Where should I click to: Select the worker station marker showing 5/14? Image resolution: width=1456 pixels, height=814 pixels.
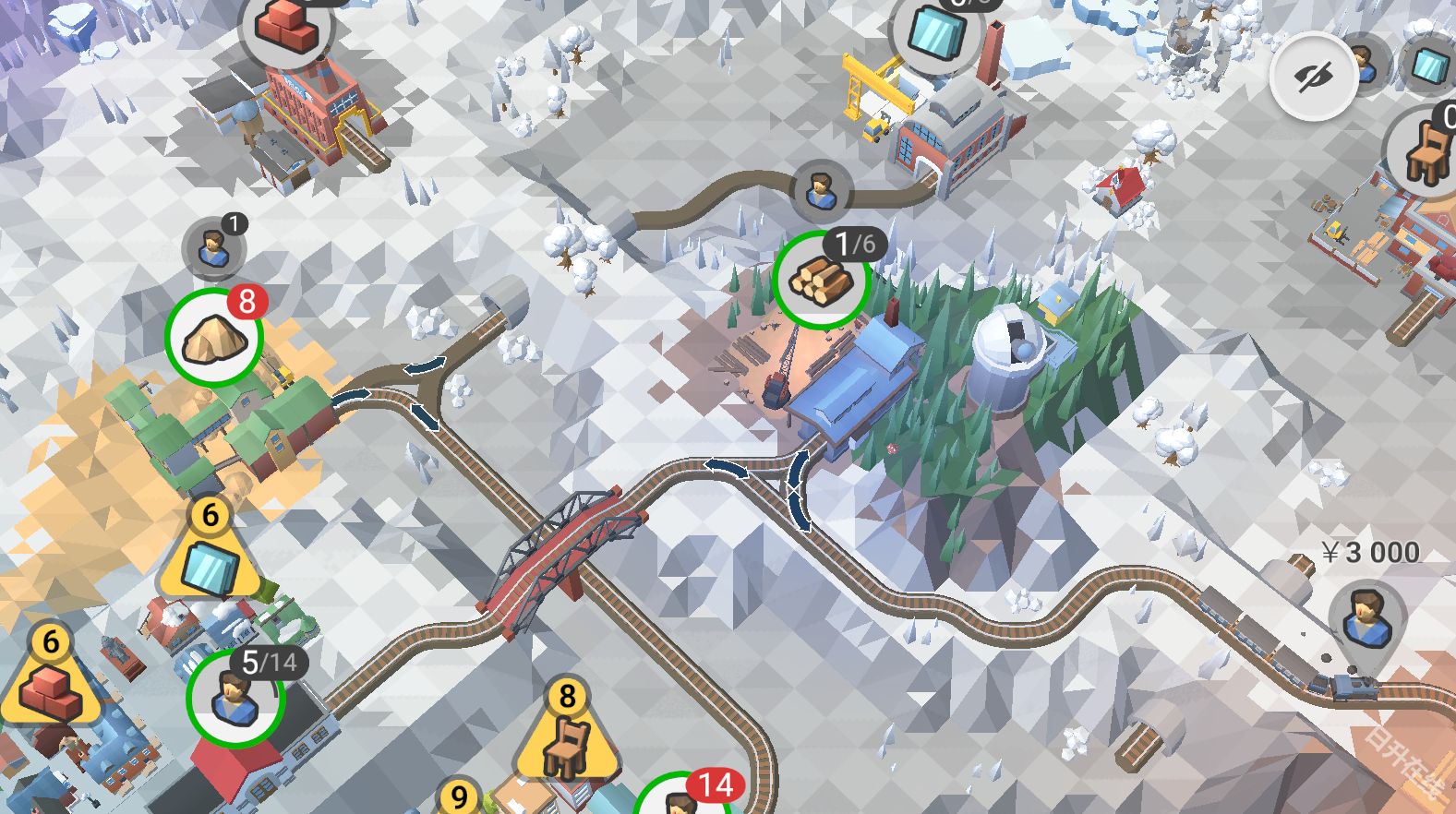click(235, 697)
